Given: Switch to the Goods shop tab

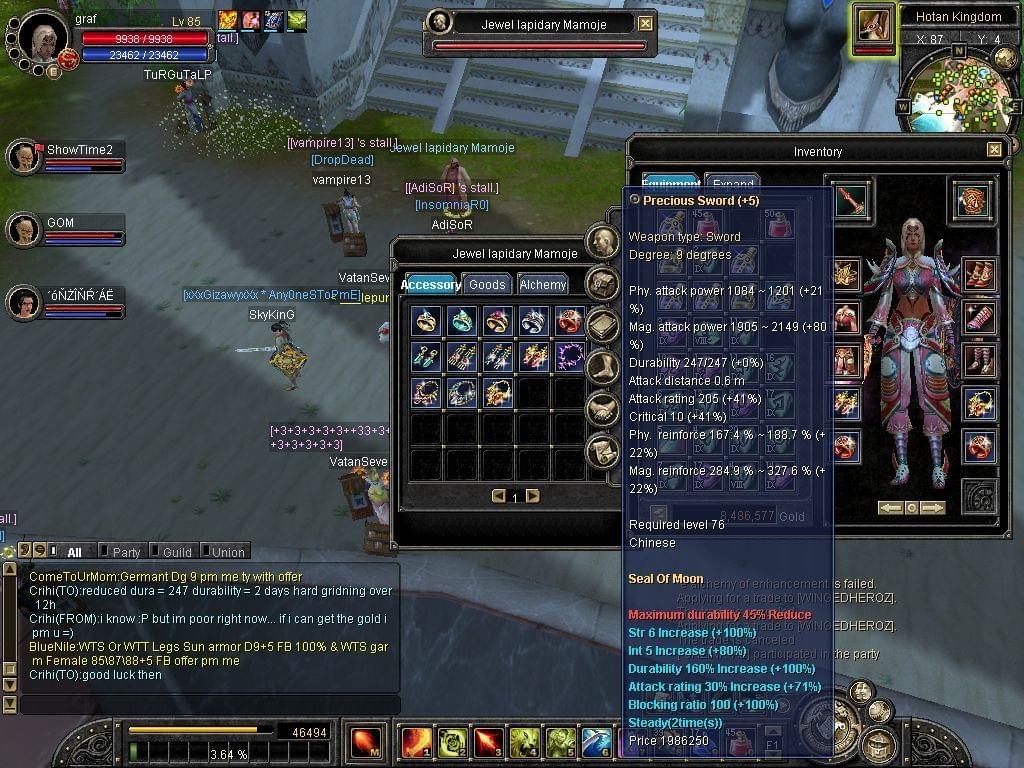Looking at the screenshot, I should click(487, 285).
